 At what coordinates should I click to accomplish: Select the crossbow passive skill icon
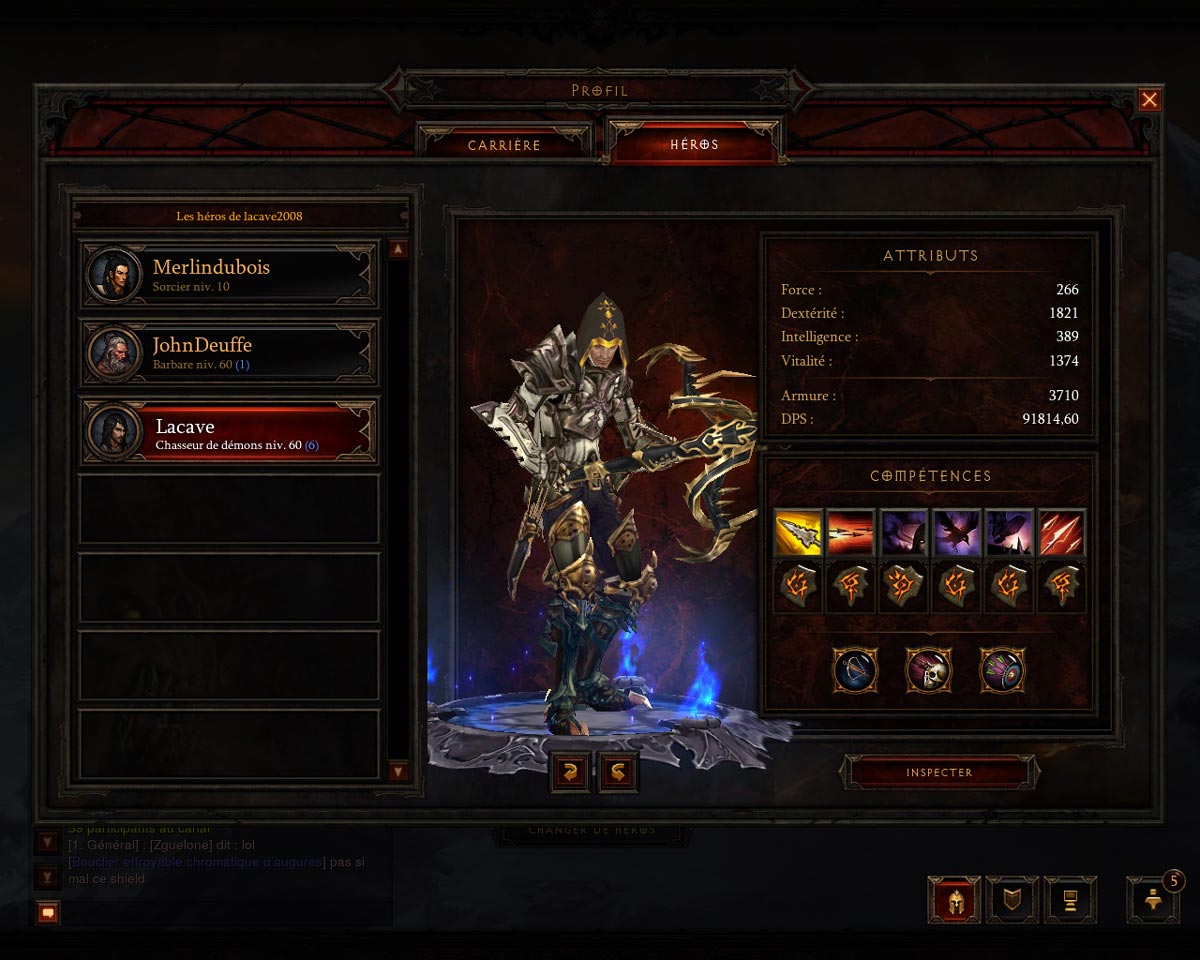point(855,670)
